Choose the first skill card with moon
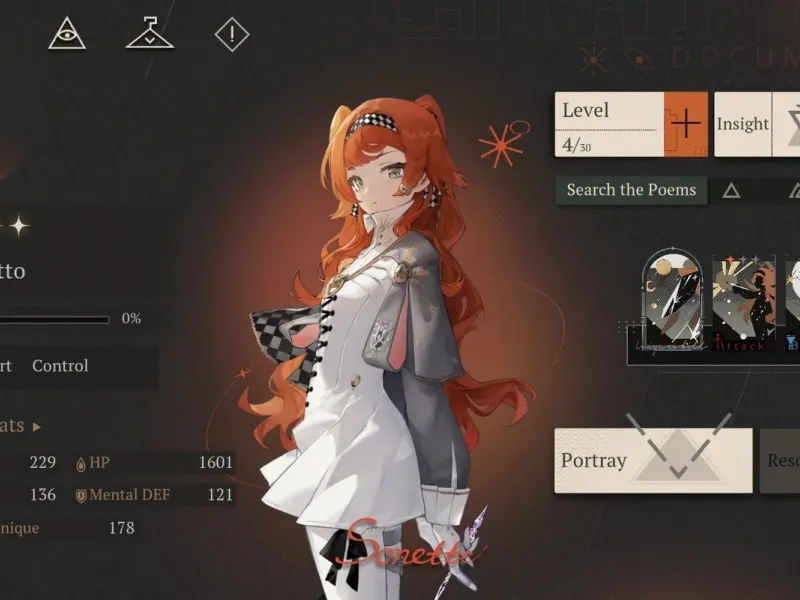The height and width of the screenshot is (600, 800). click(x=673, y=301)
